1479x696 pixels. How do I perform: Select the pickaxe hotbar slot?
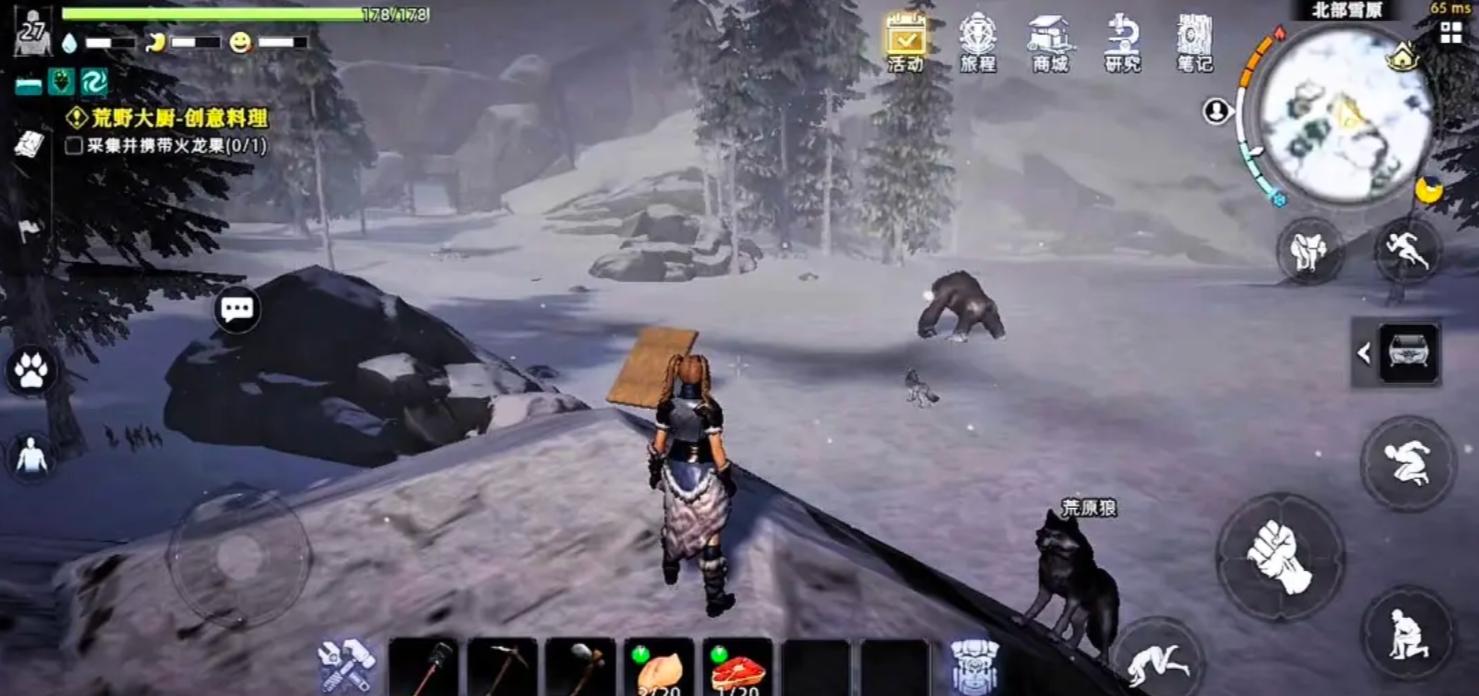501,667
